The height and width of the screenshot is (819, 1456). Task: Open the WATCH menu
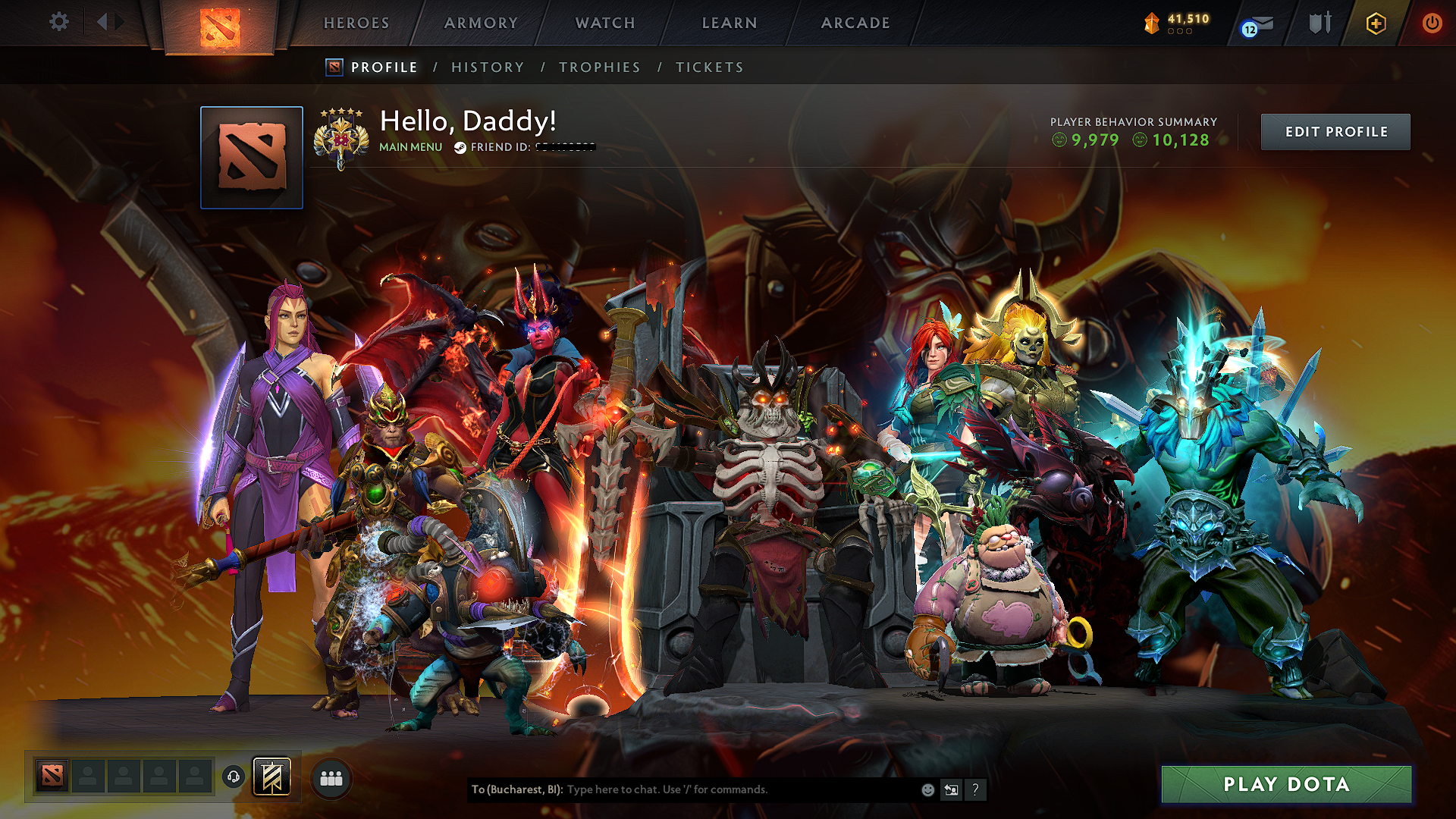tap(604, 23)
